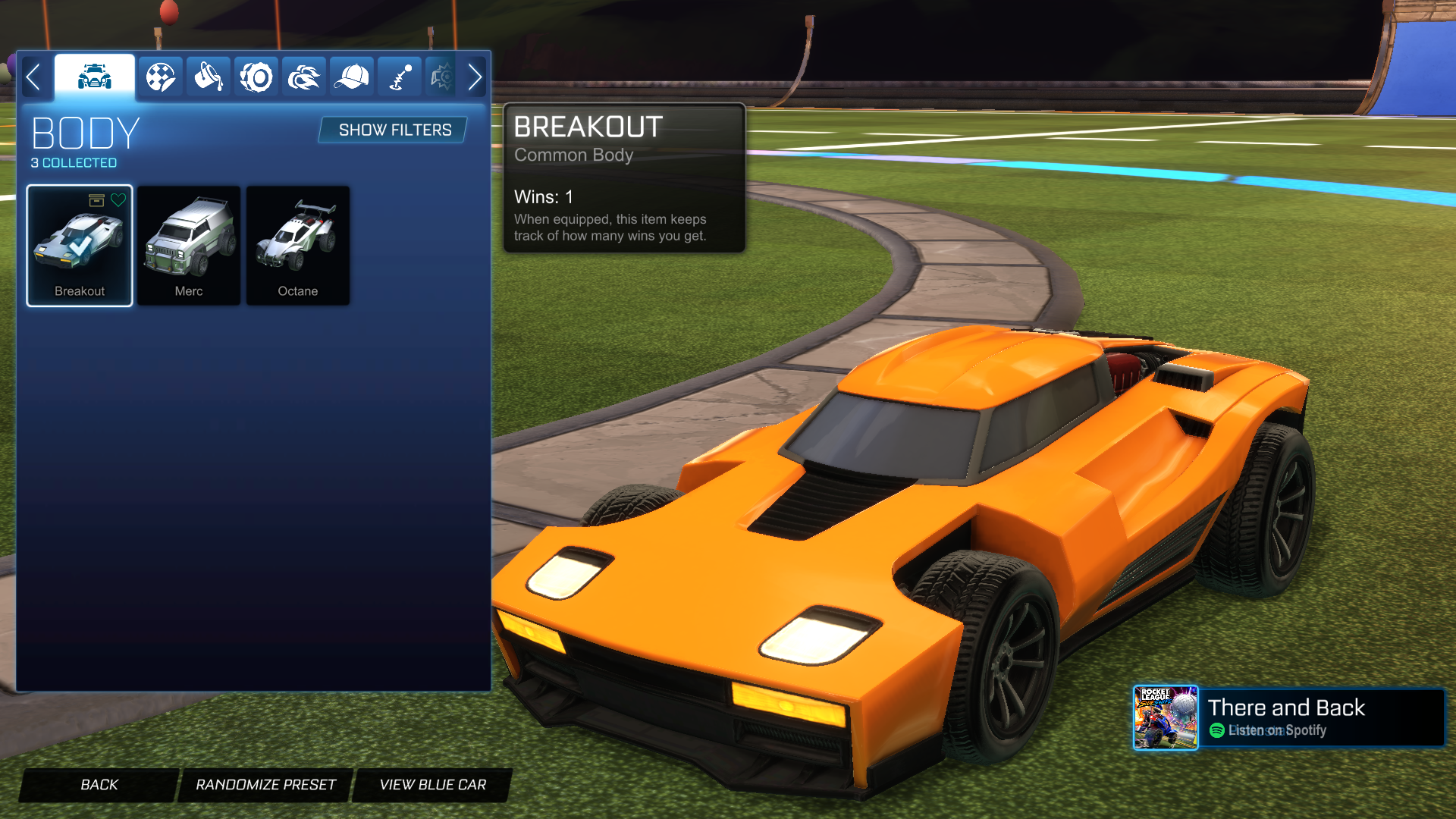This screenshot has height=819, width=1456.
Task: View the blue team car
Action: coord(432,785)
